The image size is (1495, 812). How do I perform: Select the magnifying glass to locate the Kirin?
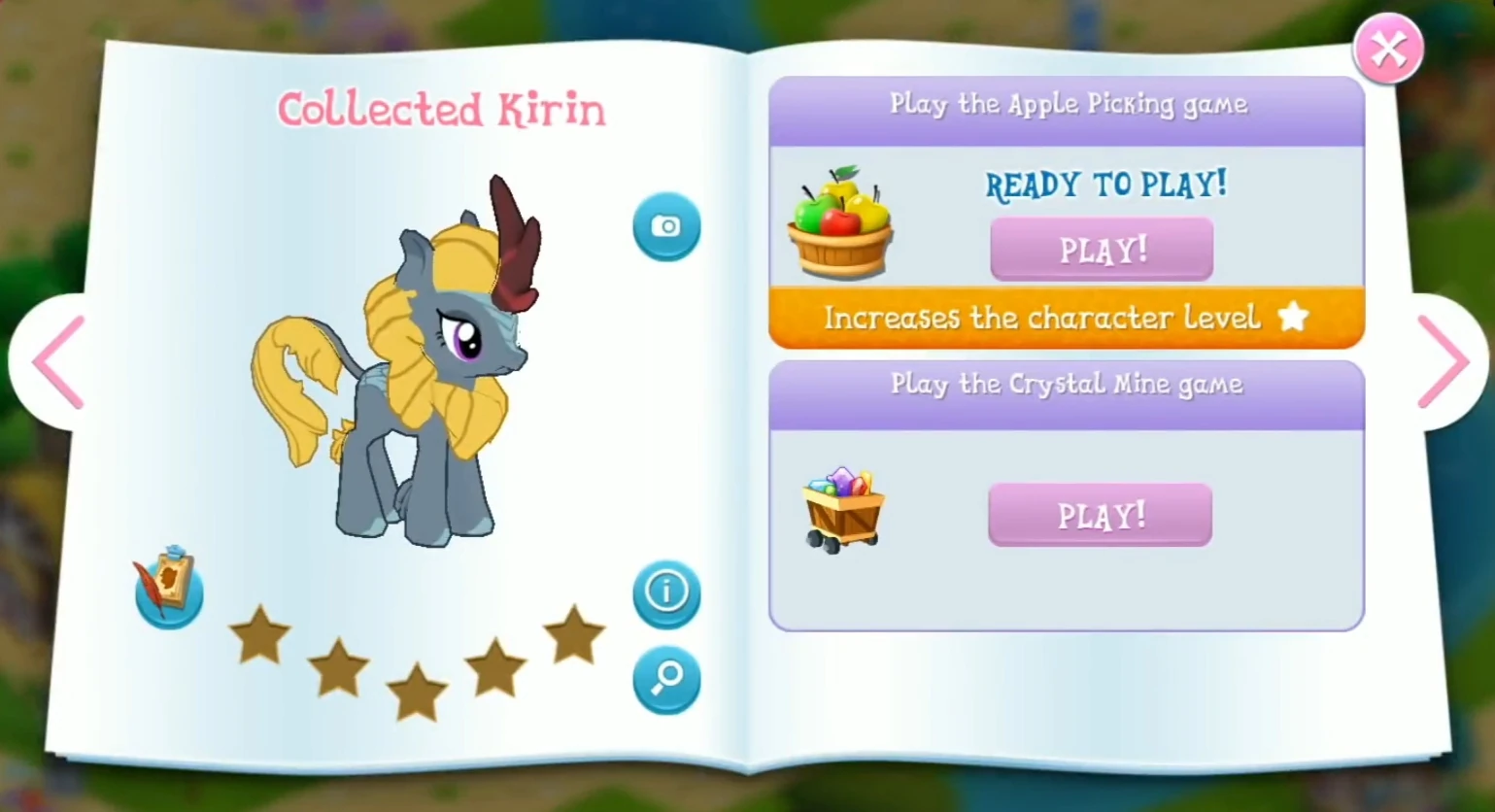(666, 680)
